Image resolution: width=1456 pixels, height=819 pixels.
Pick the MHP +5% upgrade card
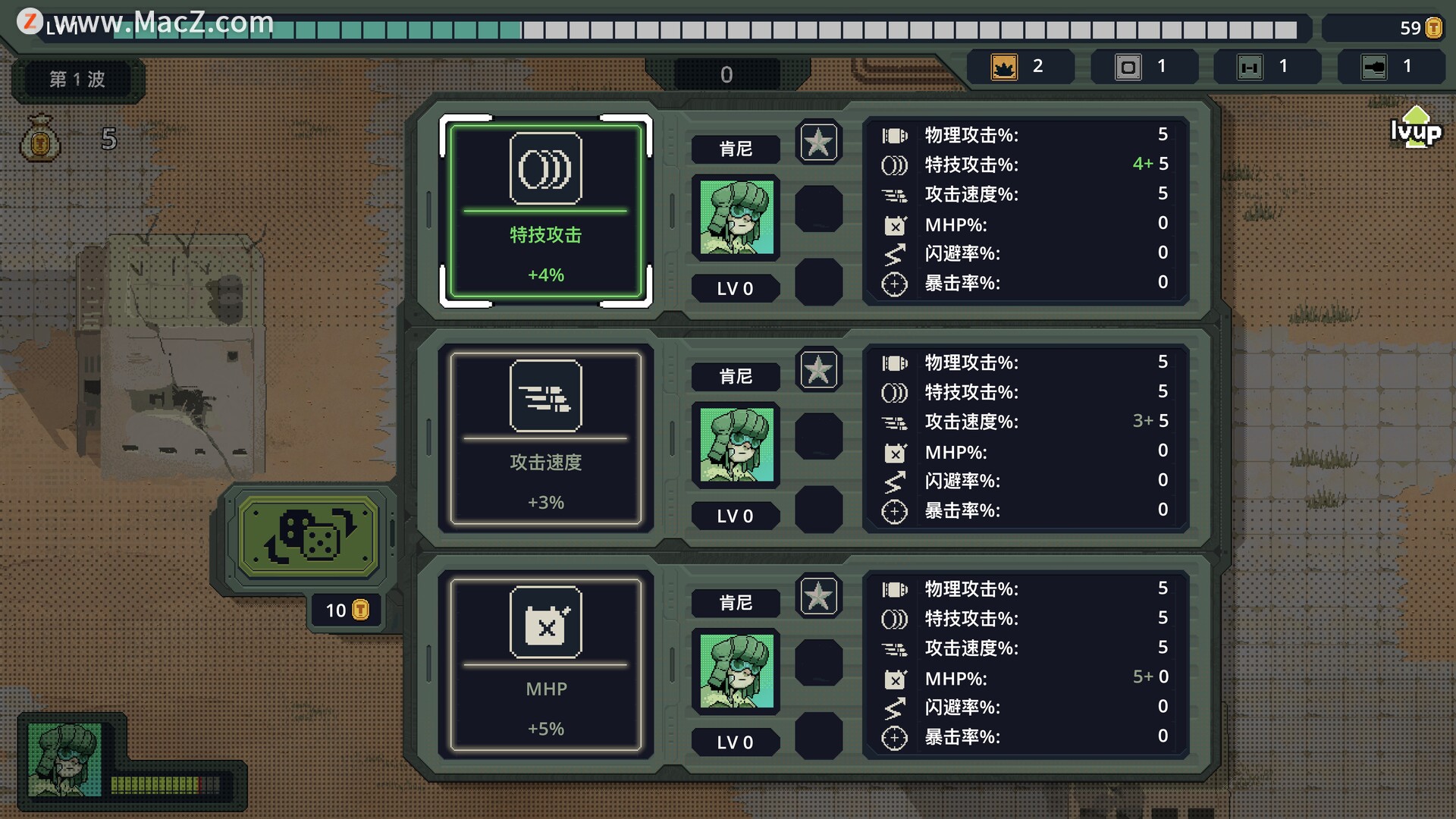click(545, 665)
